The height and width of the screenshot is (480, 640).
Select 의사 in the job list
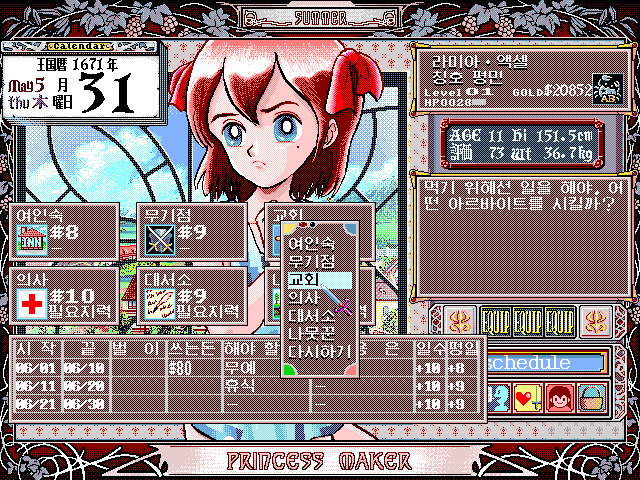coord(304,297)
